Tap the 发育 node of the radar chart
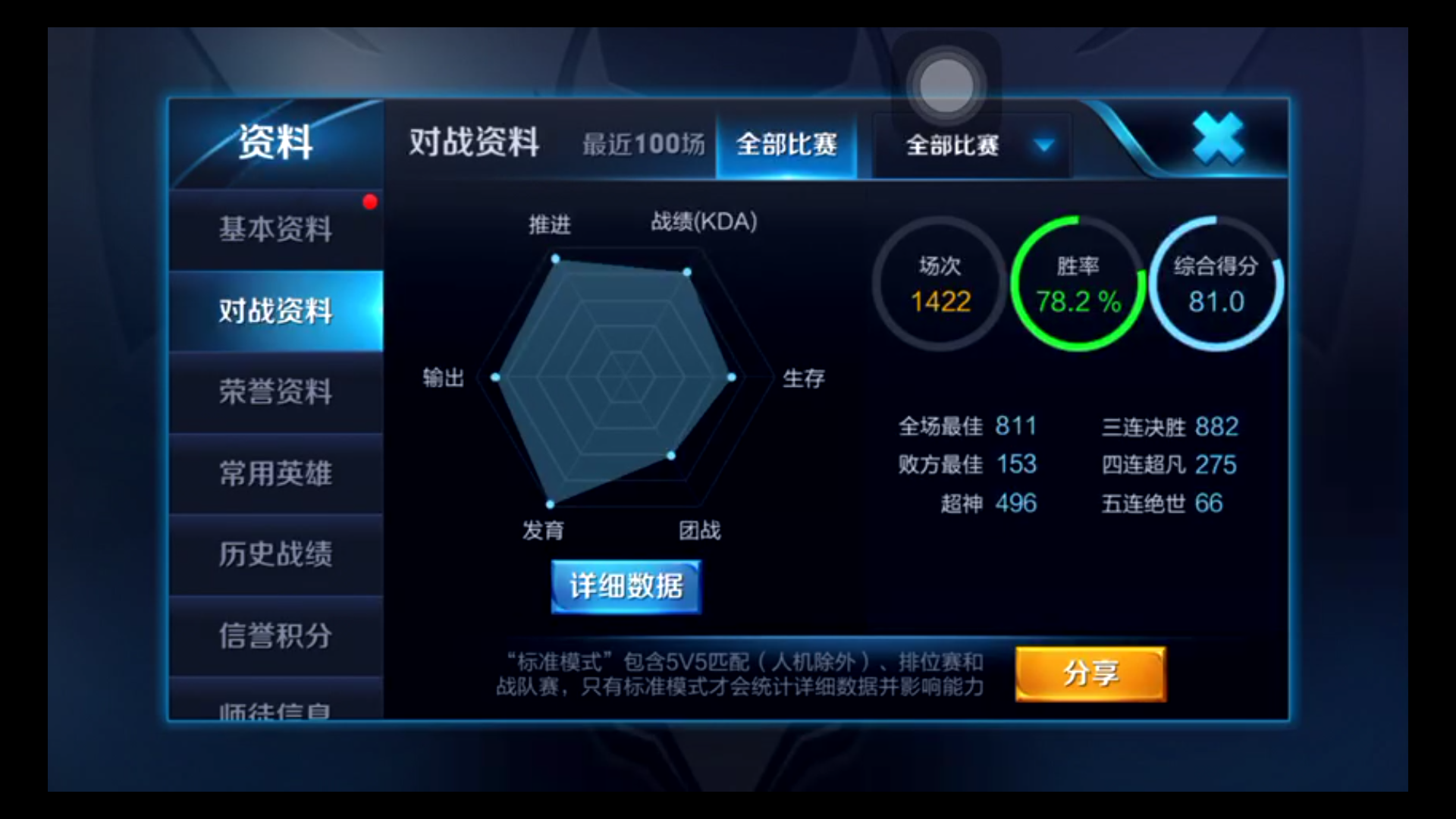 [551, 503]
